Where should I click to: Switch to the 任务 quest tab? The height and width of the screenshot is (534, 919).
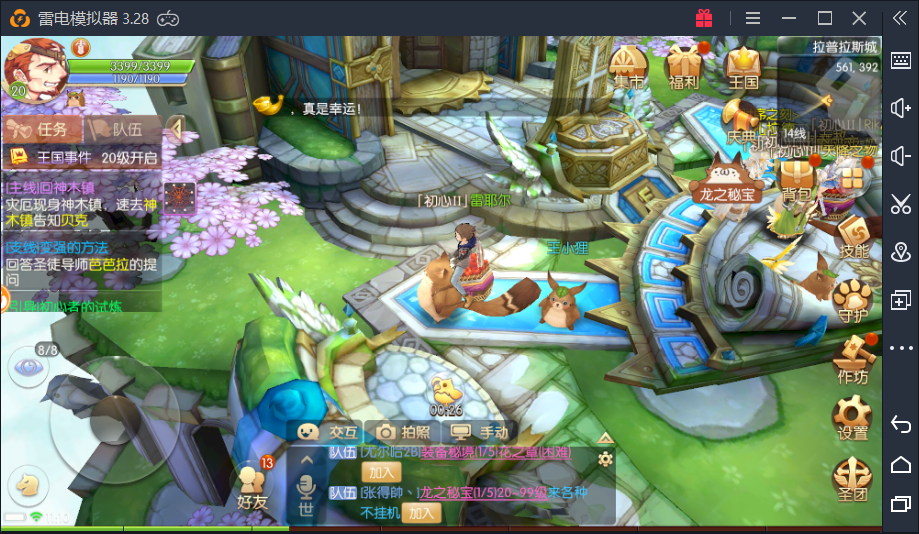41,129
